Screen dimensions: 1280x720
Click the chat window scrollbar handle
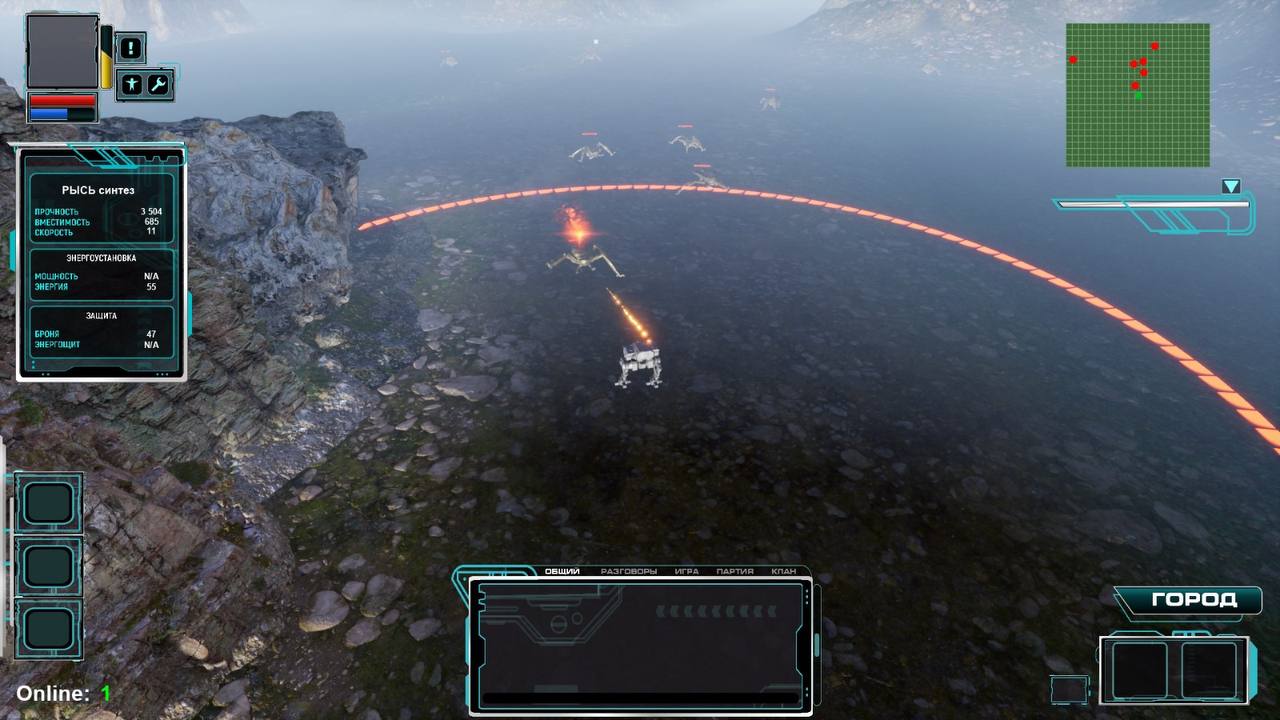(x=817, y=645)
